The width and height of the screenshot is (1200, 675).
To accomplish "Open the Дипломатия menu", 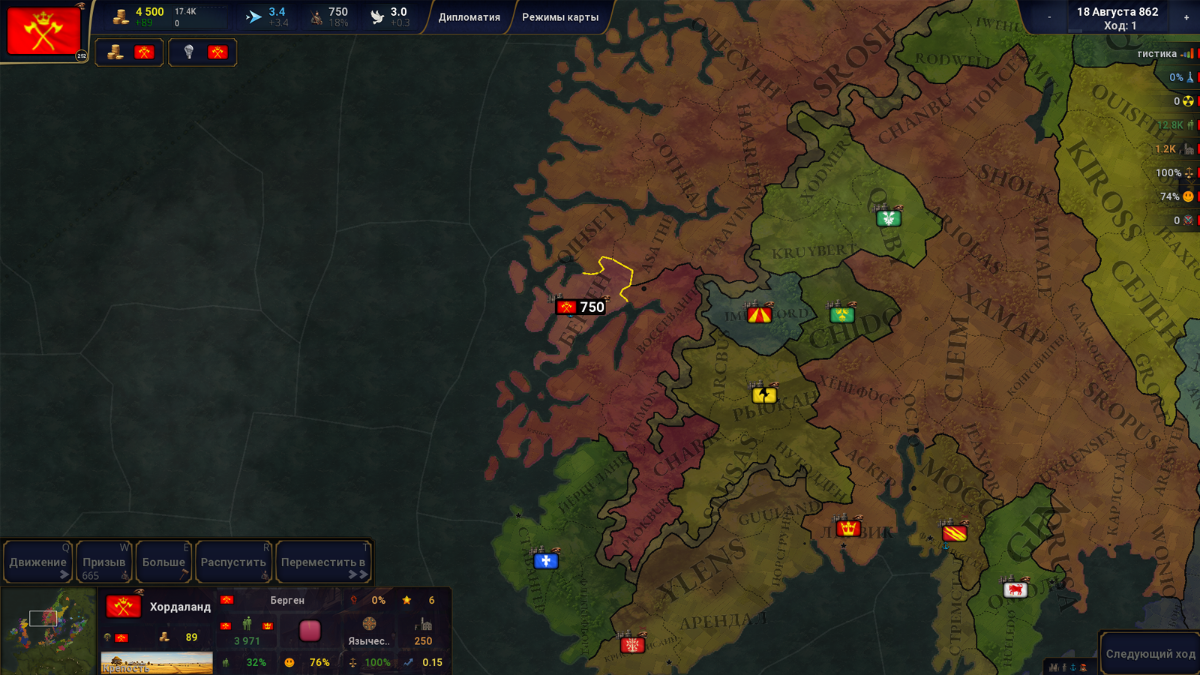I will pyautogui.click(x=469, y=17).
